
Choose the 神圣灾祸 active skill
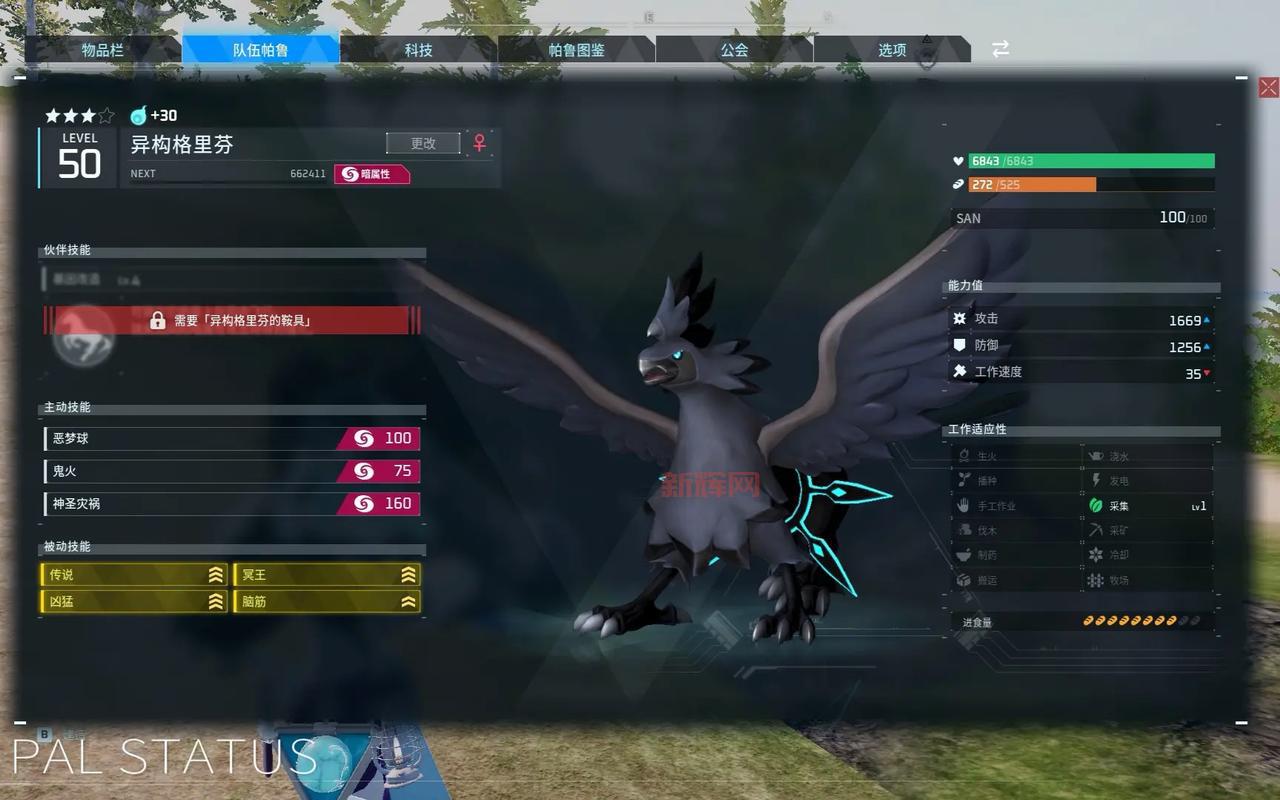click(232, 504)
